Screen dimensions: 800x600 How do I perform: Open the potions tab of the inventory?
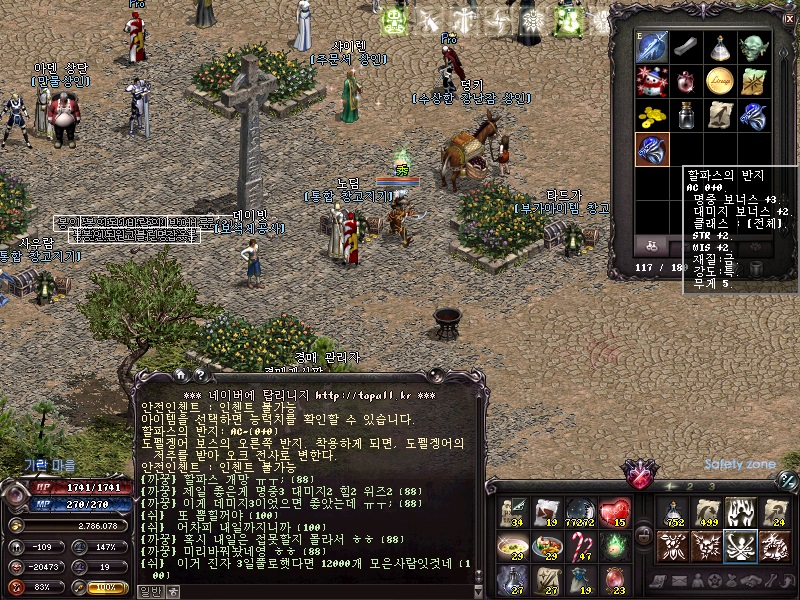pos(650,244)
